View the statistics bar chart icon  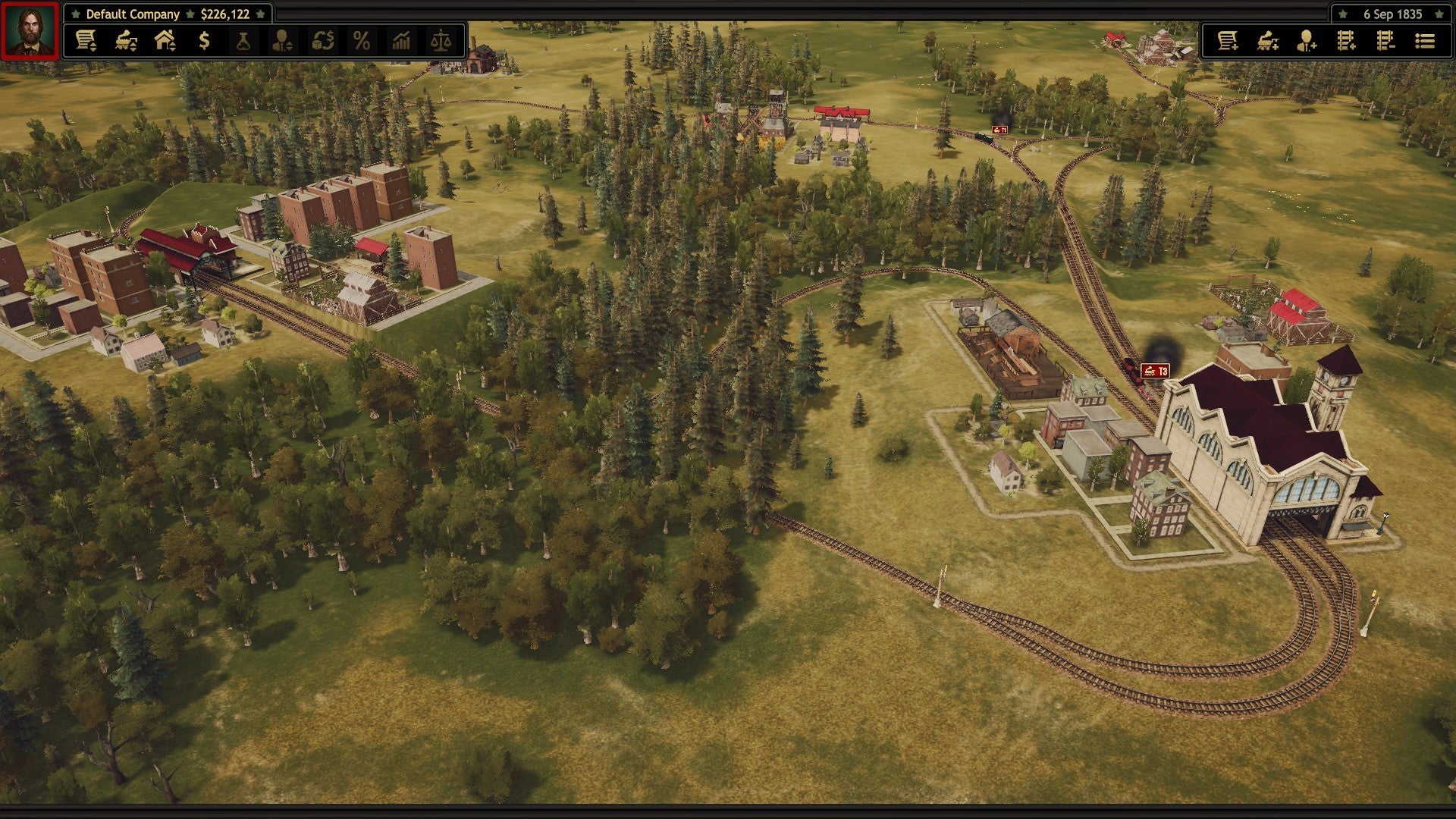pos(403,42)
